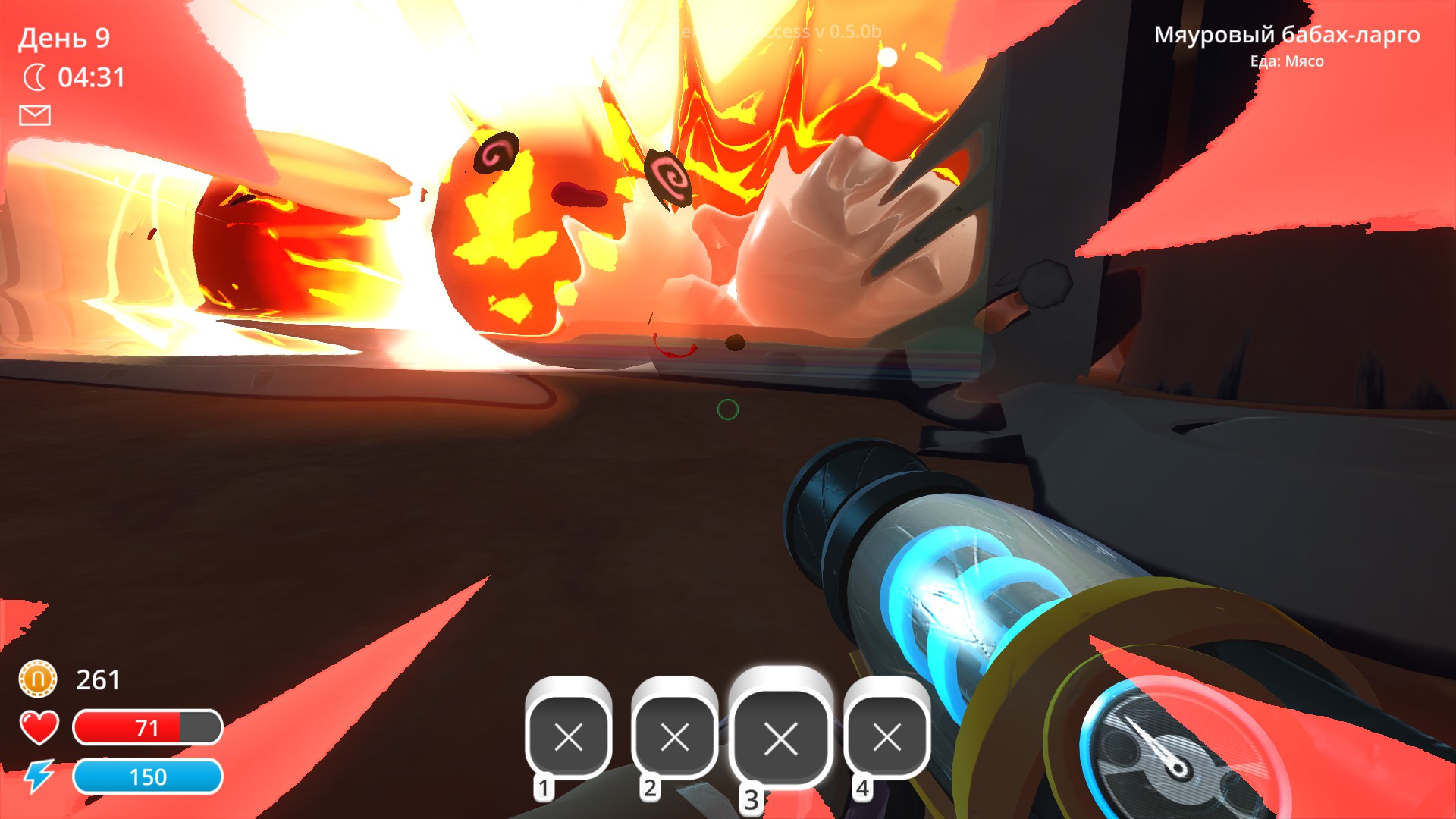Click the blue energy bar showing 150
This screenshot has width=1456, height=819.
point(148,777)
